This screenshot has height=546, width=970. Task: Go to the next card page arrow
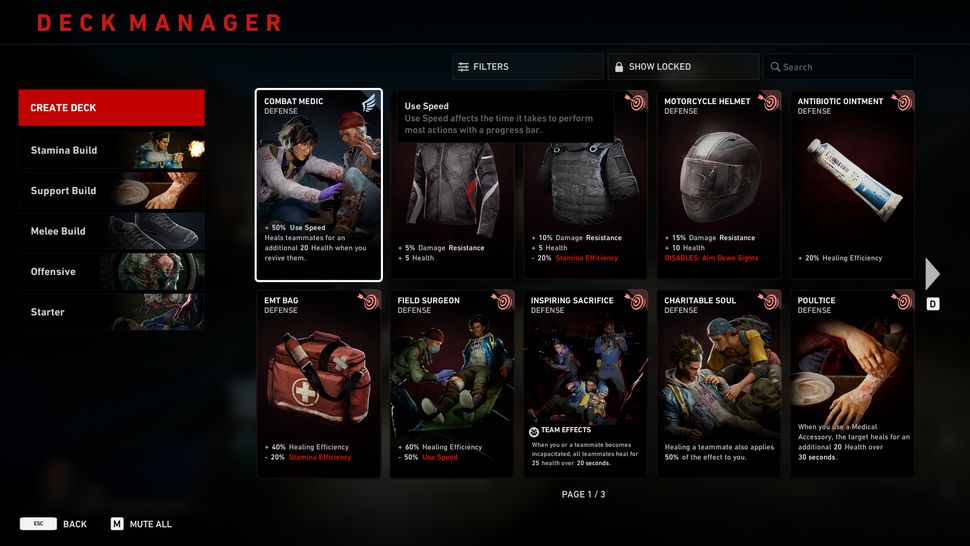coord(932,274)
